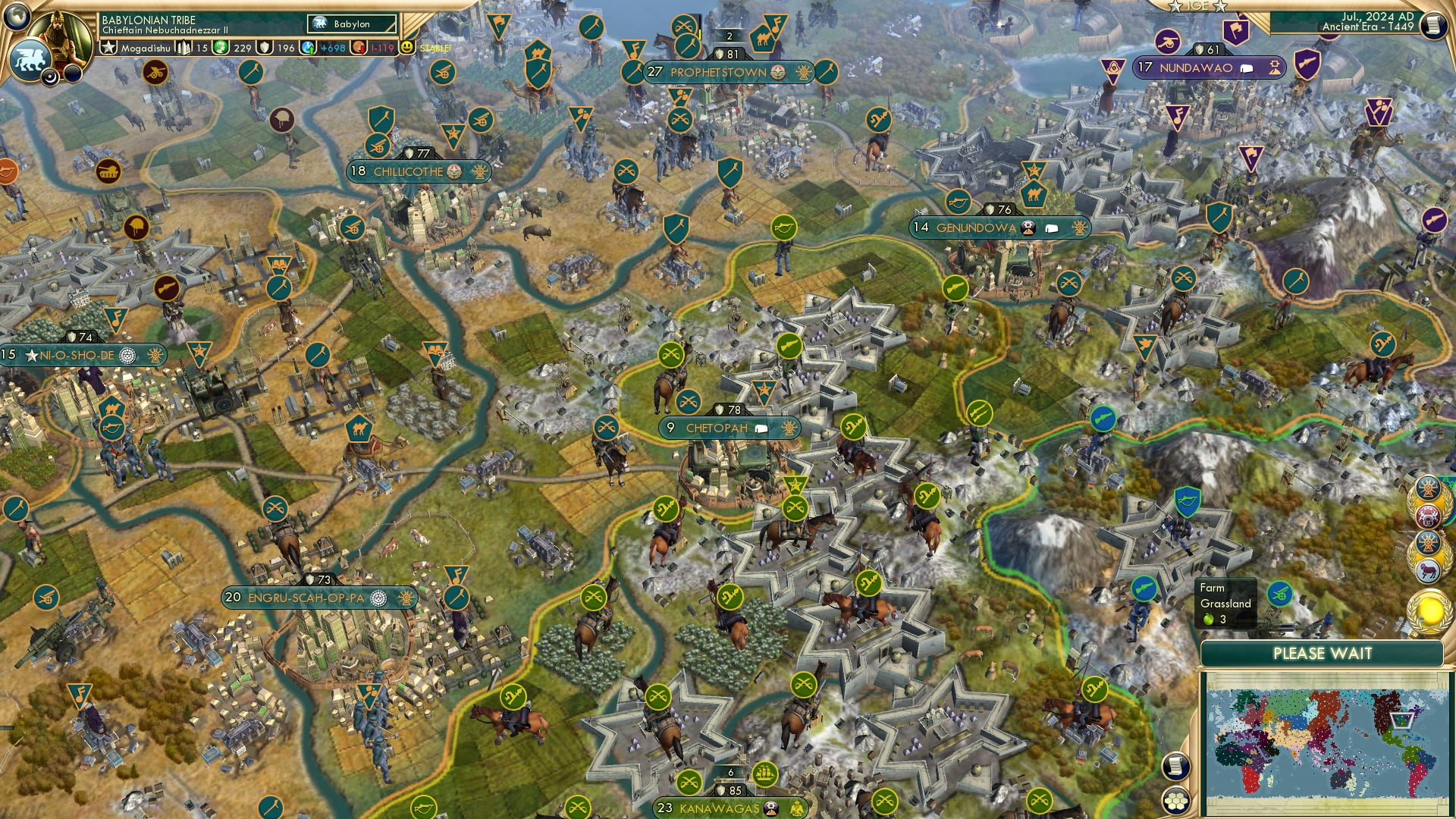Click the speech bubble on Nundawao's banner
This screenshot has width=1456, height=819.
(x=1246, y=68)
